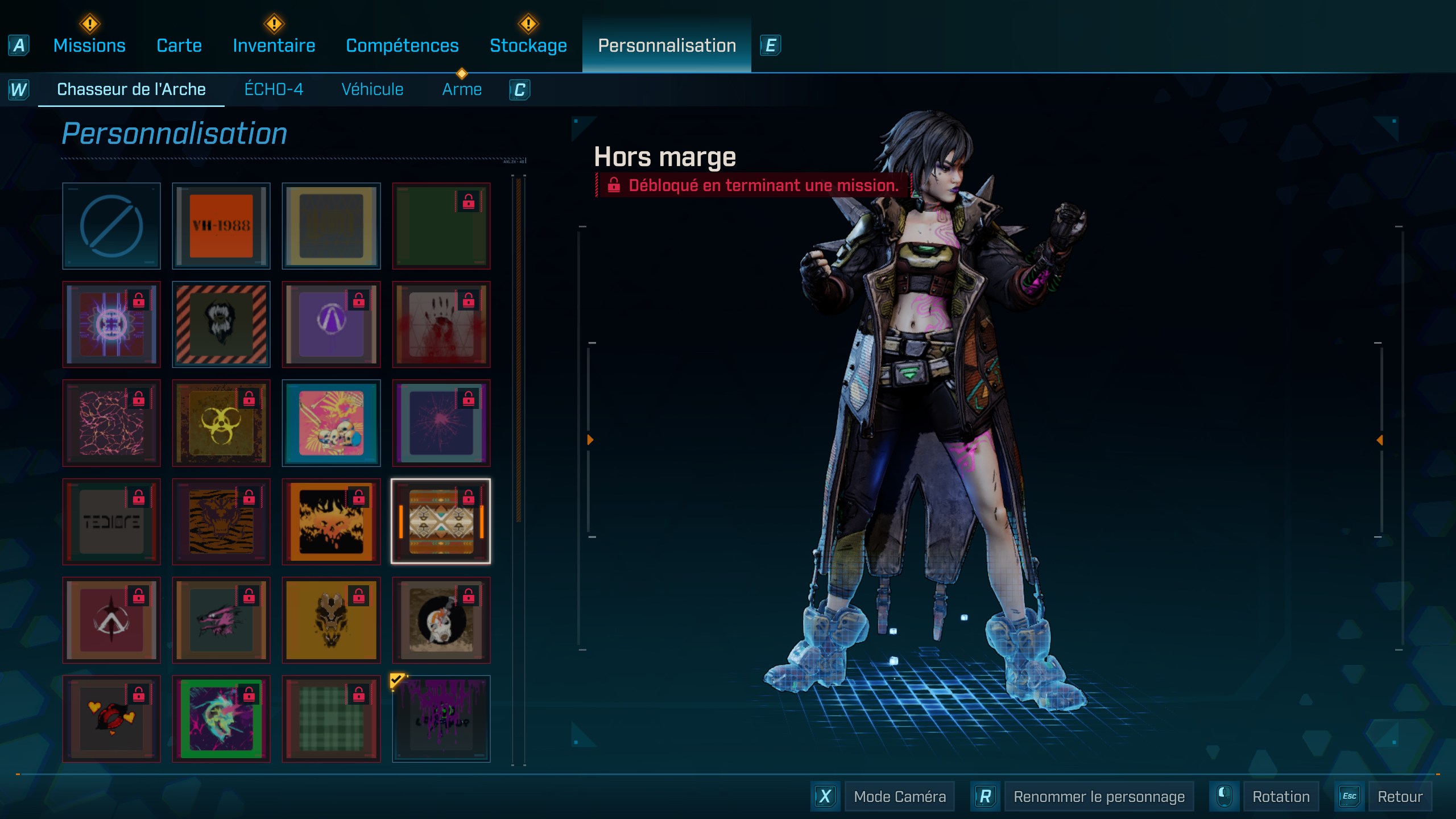Image resolution: width=1456 pixels, height=819 pixels.
Task: Click the X key icon beside Mode Caméra
Action: coord(826,796)
